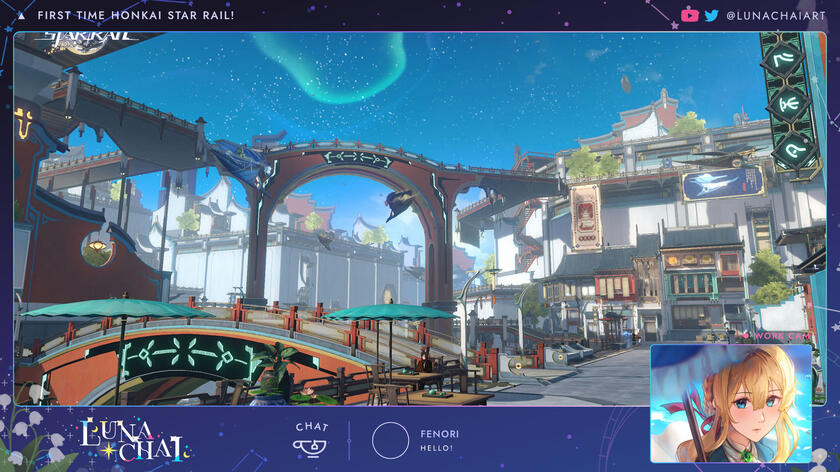Click the pink YouTube icon

[689, 15]
